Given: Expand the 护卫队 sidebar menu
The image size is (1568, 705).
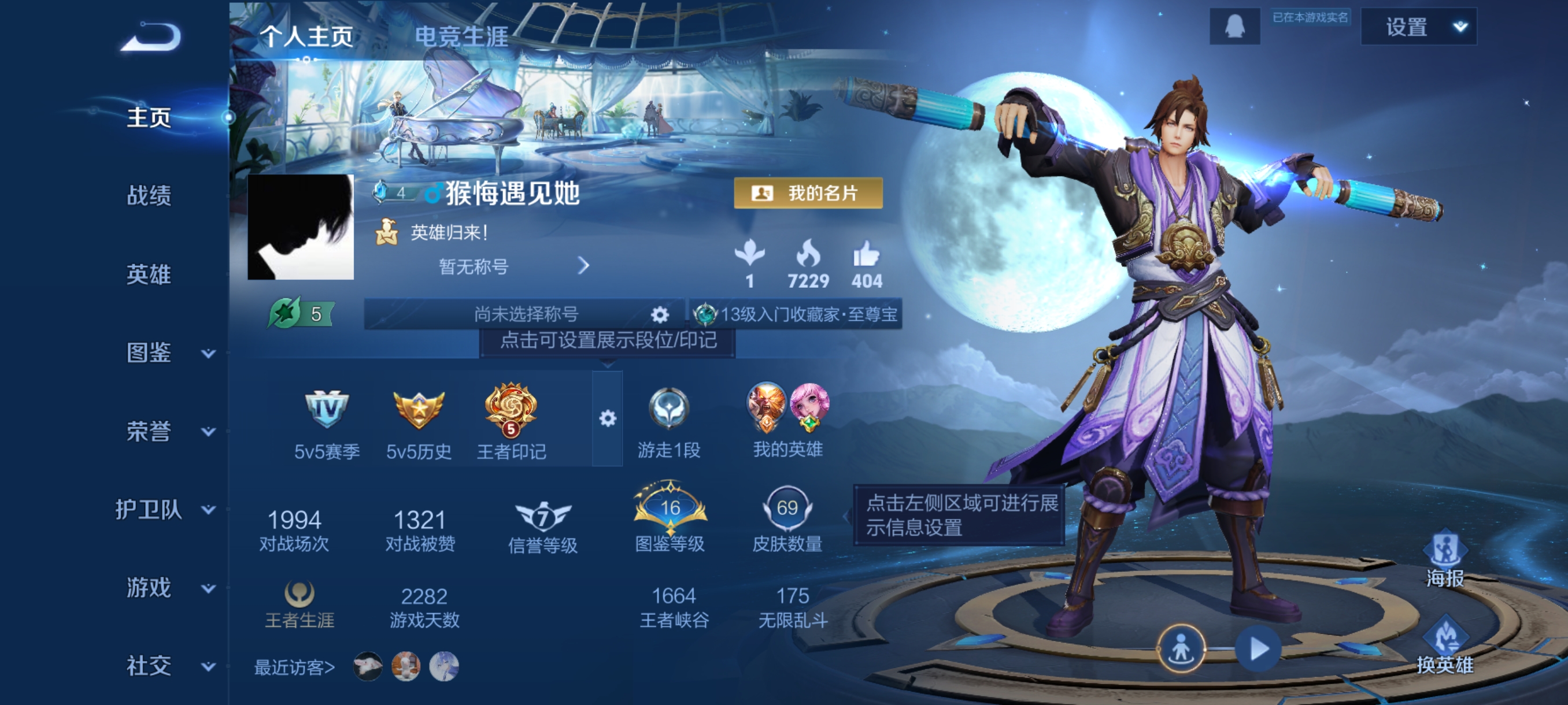Looking at the screenshot, I should tap(164, 510).
